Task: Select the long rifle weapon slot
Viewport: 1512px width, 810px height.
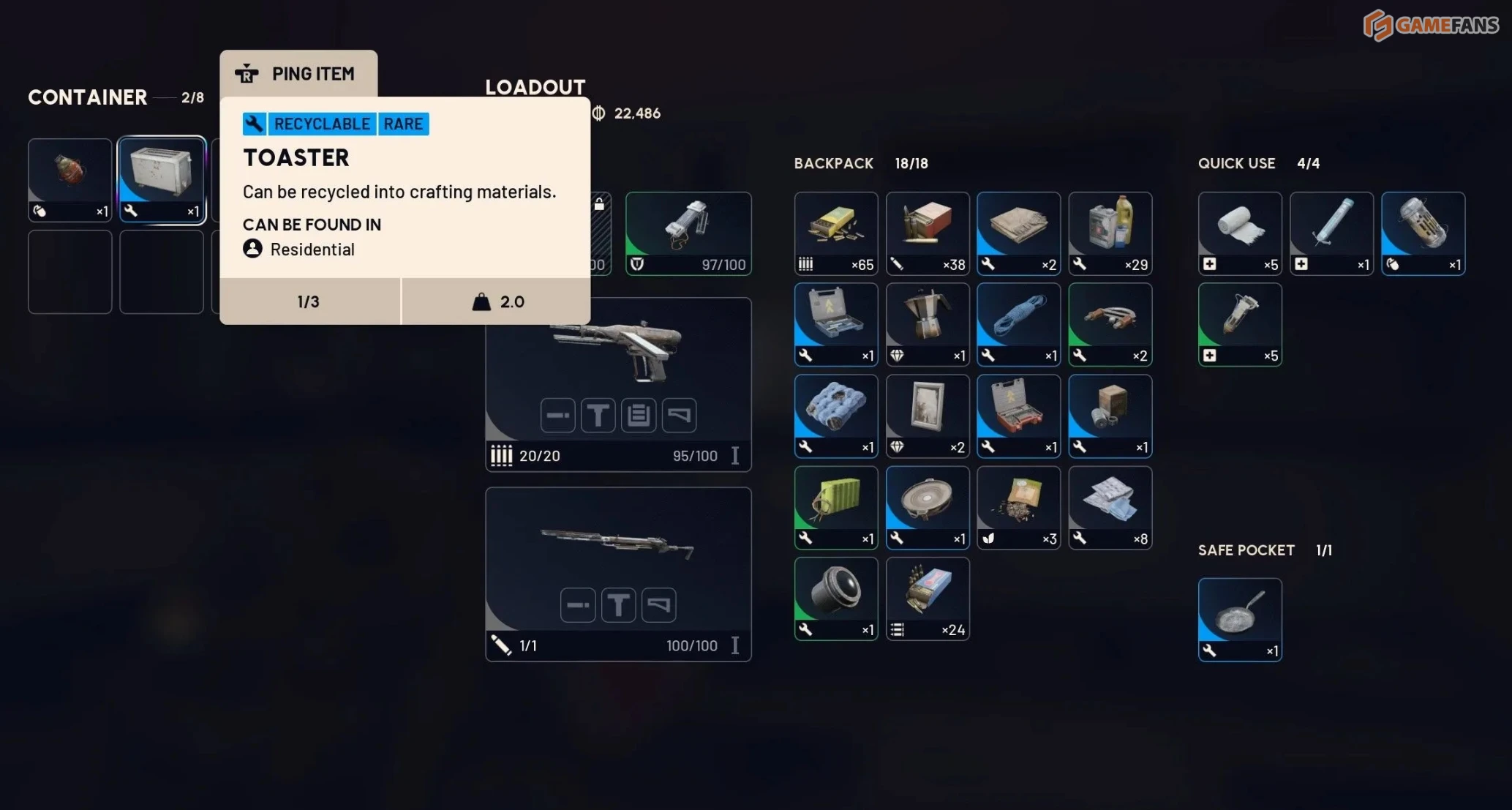Action: click(x=618, y=574)
